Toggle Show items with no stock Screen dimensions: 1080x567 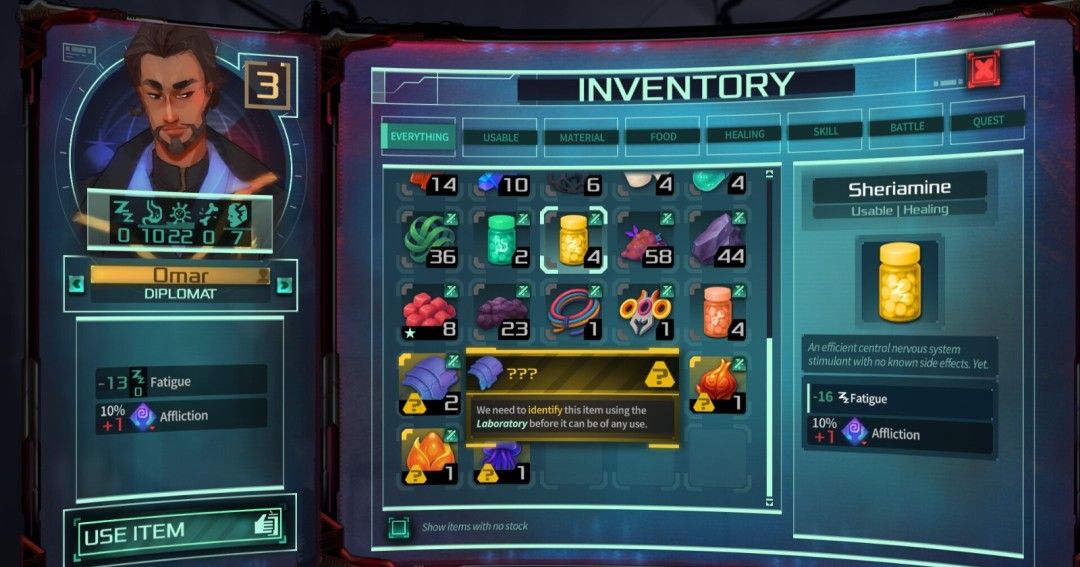pyautogui.click(x=398, y=526)
